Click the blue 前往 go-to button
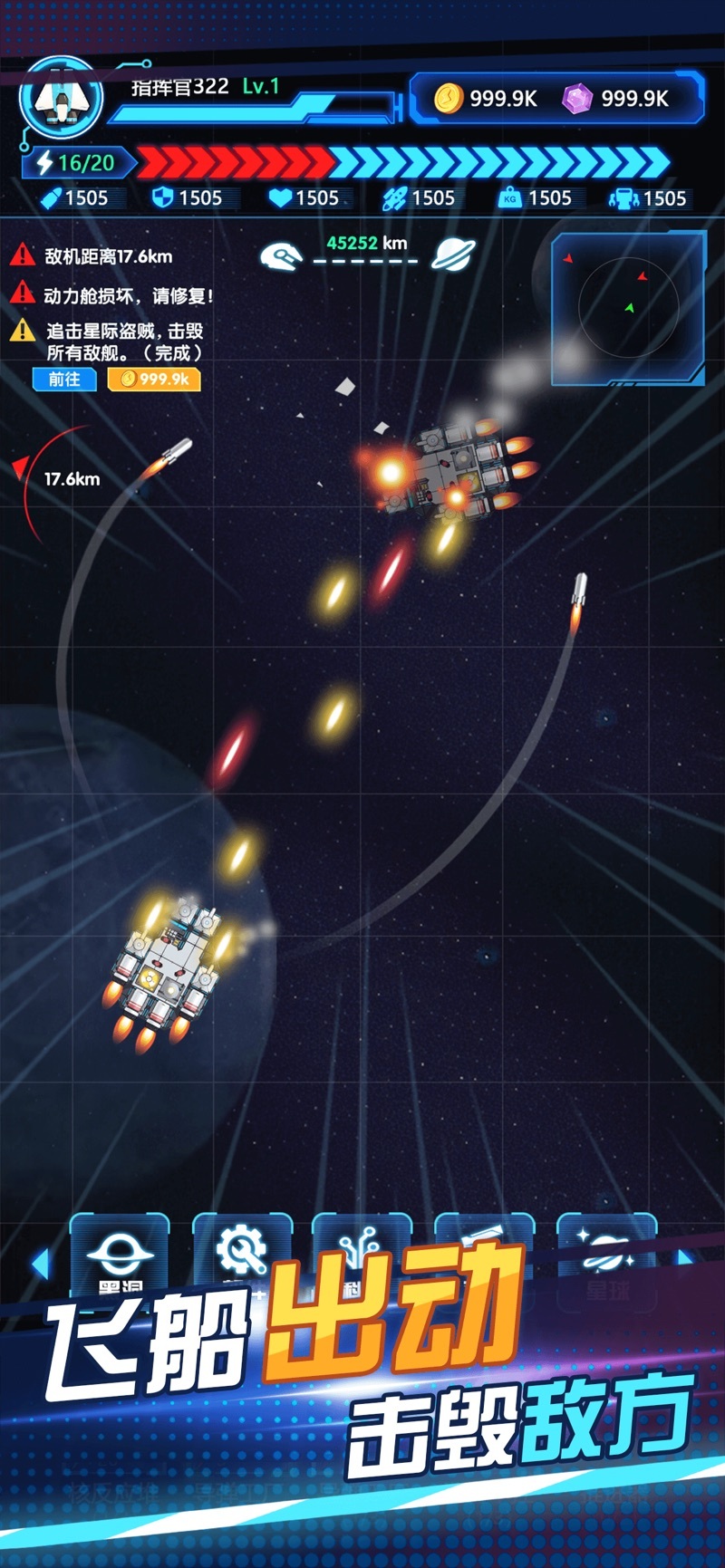 click(x=64, y=379)
